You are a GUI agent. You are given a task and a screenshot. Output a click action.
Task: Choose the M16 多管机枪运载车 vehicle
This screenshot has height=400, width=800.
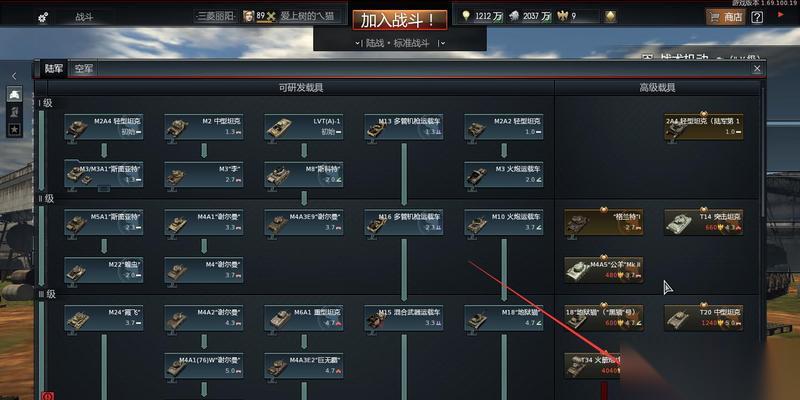(x=403, y=221)
